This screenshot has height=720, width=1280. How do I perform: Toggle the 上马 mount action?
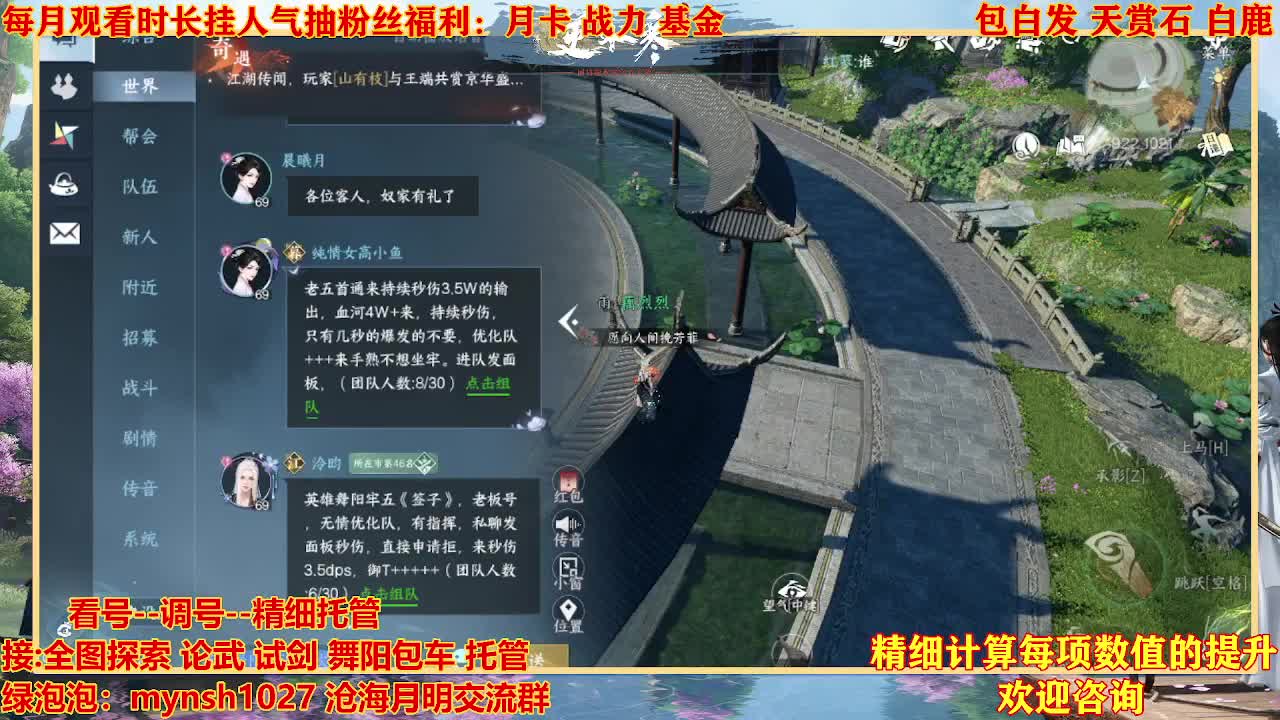click(1205, 447)
